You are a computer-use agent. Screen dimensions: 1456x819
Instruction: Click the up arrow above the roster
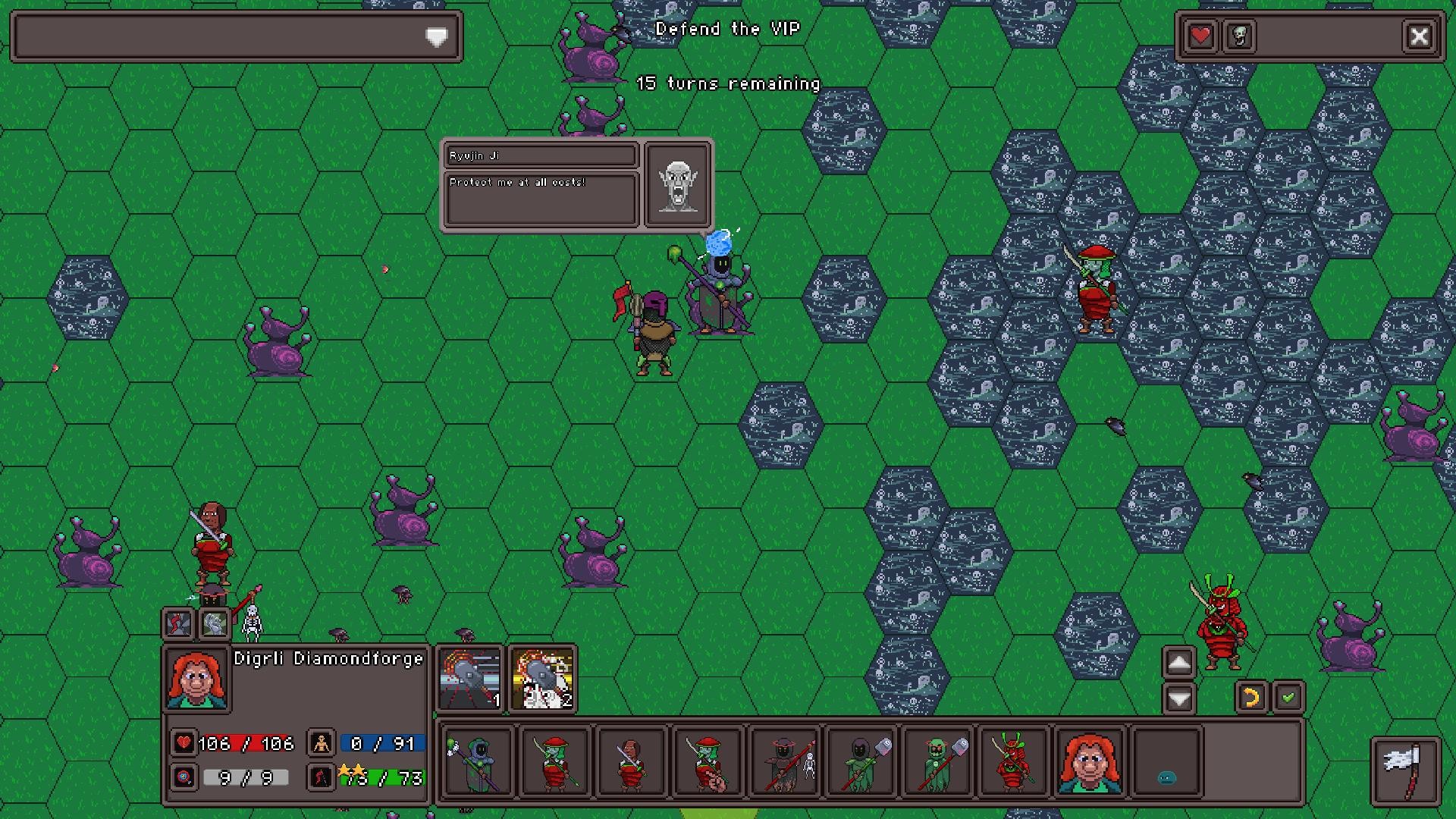pyautogui.click(x=1178, y=664)
